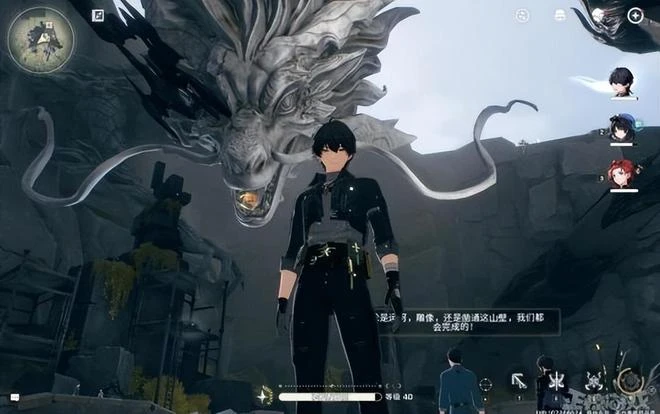This screenshot has height=414, width=660.
Task: Trigger the round gold-ringed ultimate ability
Action: (630, 380)
